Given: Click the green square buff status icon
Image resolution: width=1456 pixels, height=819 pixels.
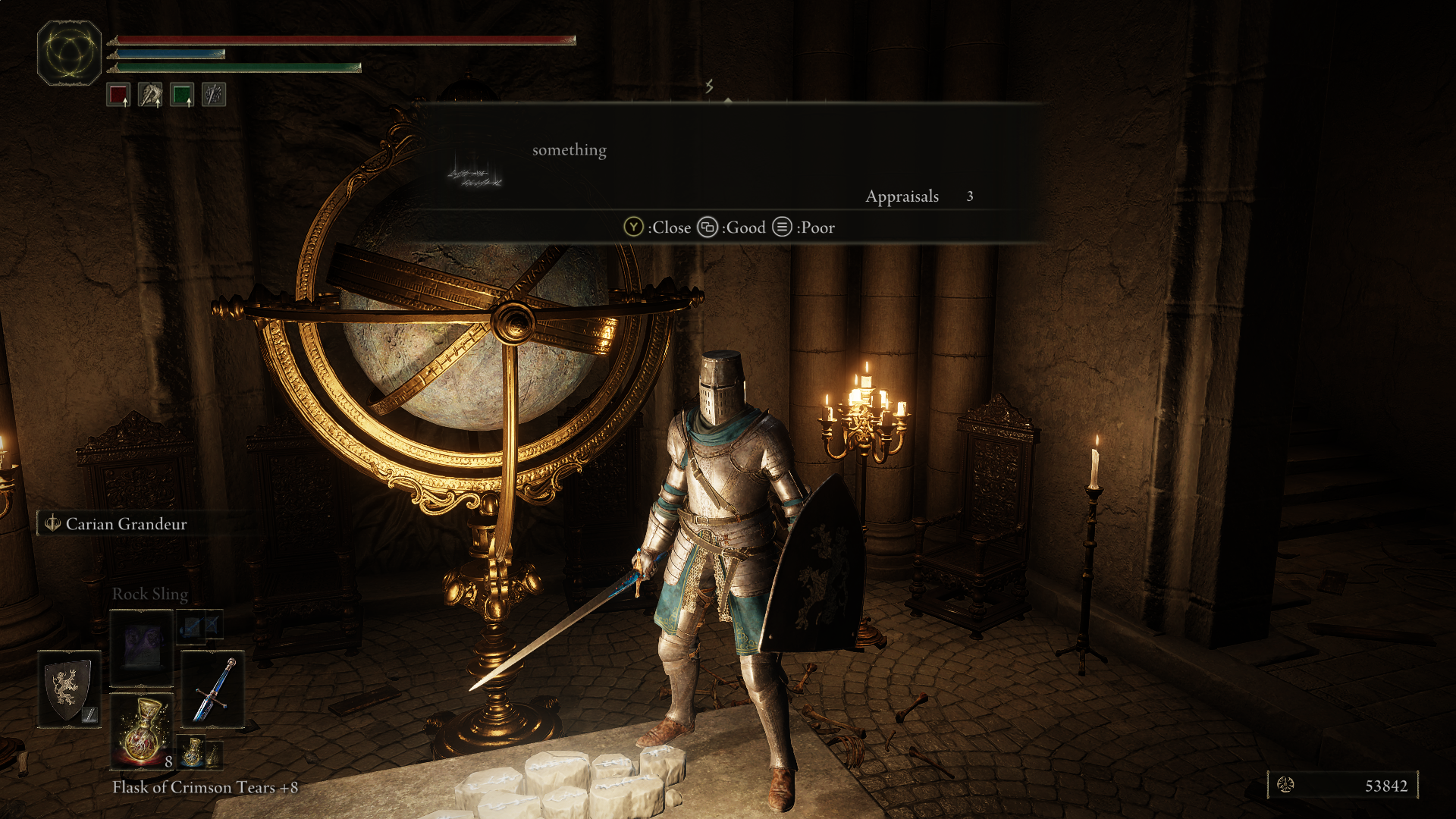Looking at the screenshot, I should (182, 96).
